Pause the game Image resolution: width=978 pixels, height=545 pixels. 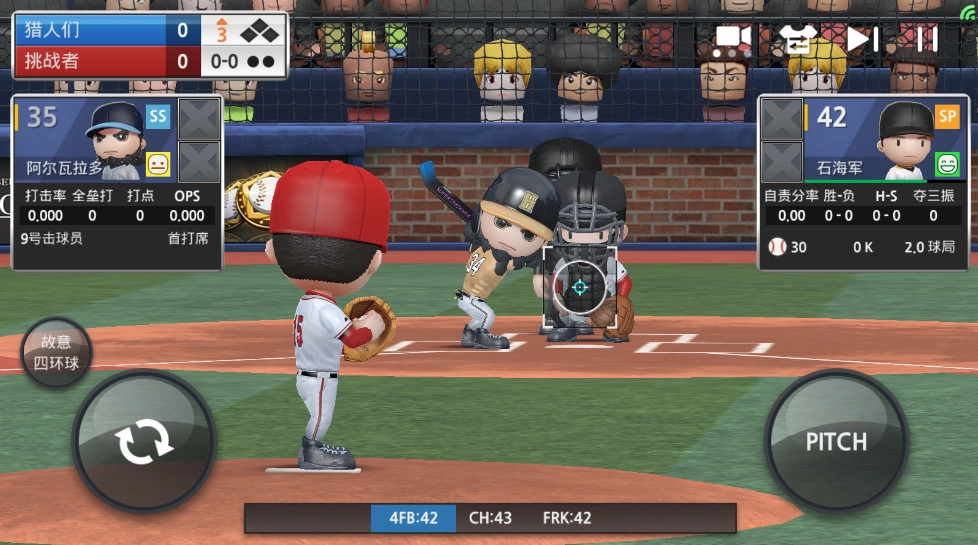coord(926,39)
